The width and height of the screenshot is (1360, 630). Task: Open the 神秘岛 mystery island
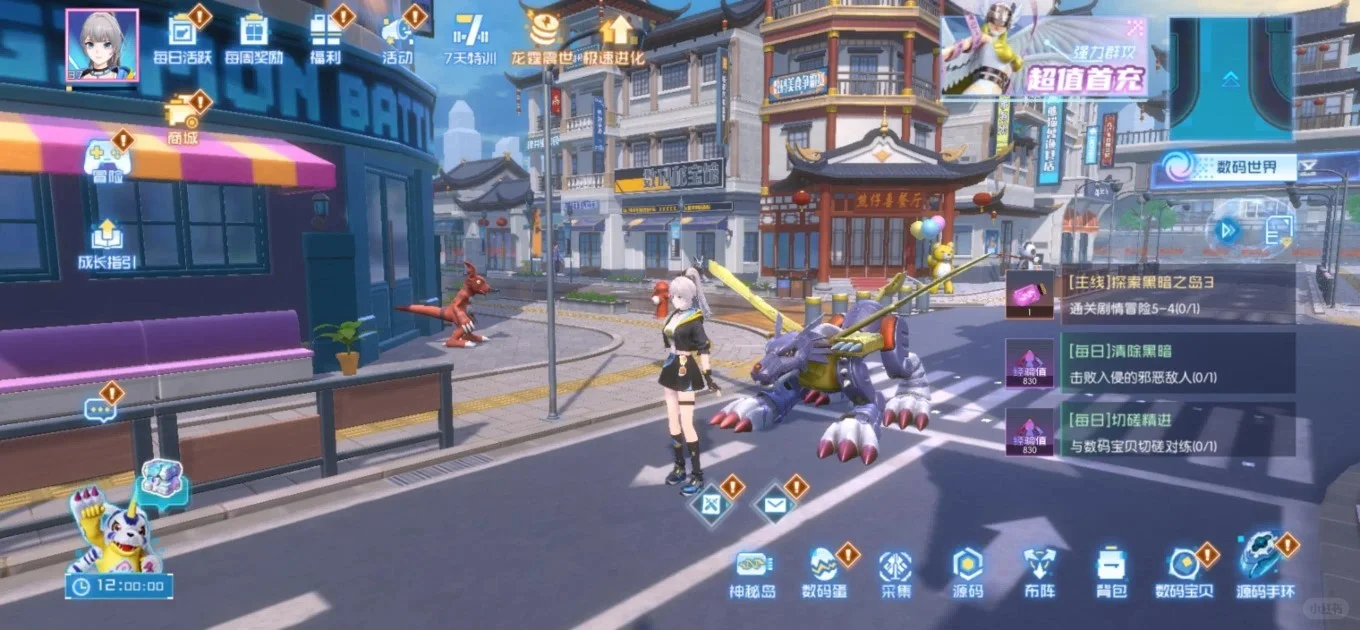[752, 573]
